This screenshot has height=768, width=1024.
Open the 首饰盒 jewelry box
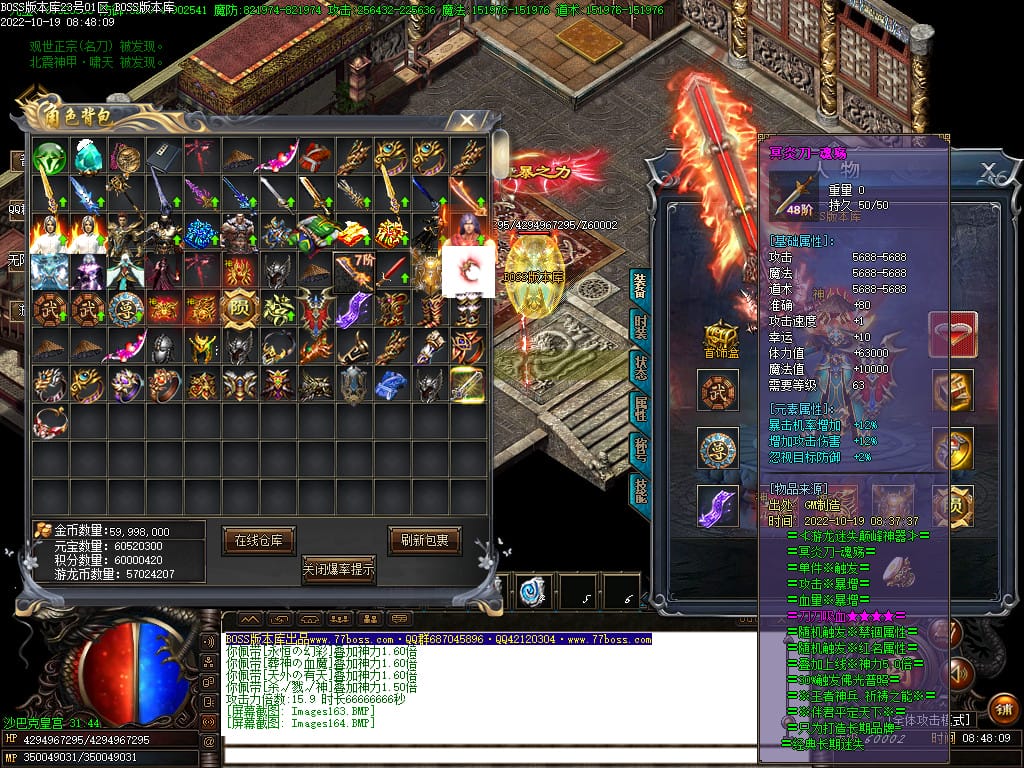(x=719, y=338)
